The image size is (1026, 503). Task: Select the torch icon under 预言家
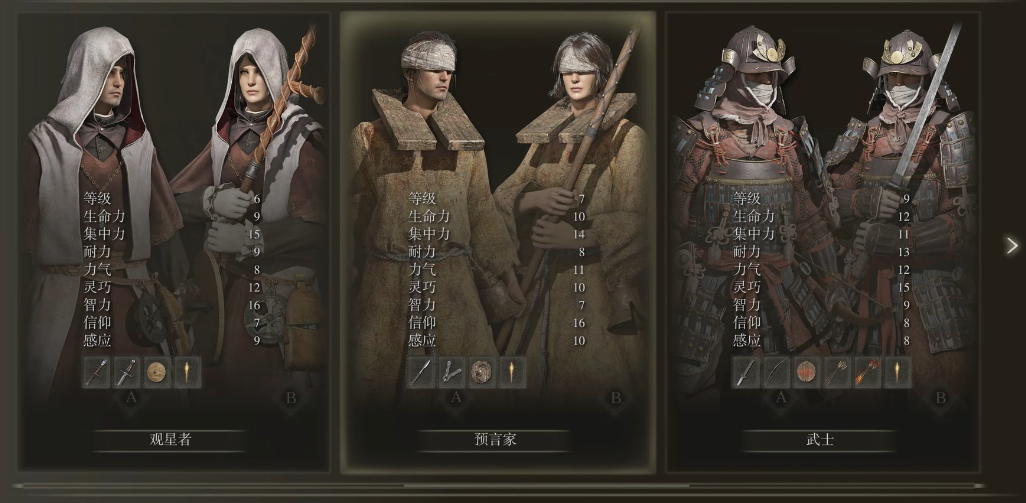click(511, 373)
